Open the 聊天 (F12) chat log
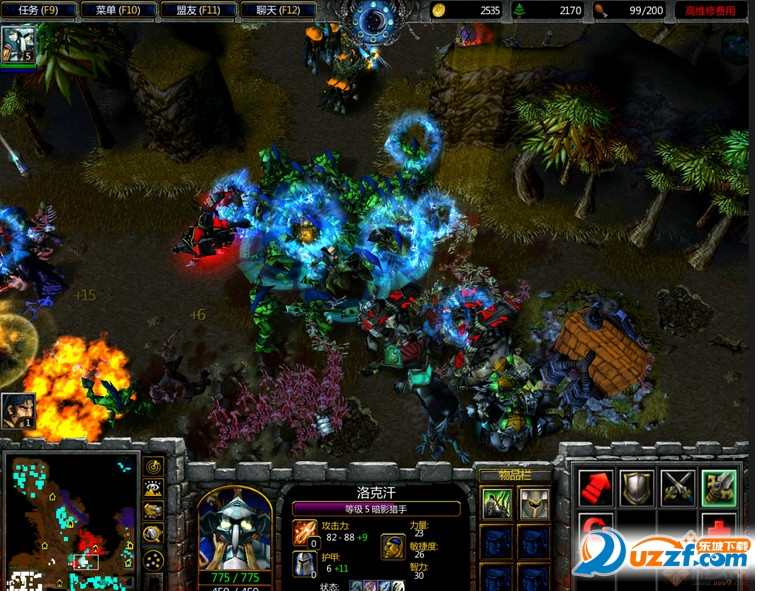Viewport: 758px width, 591px height. click(x=277, y=11)
